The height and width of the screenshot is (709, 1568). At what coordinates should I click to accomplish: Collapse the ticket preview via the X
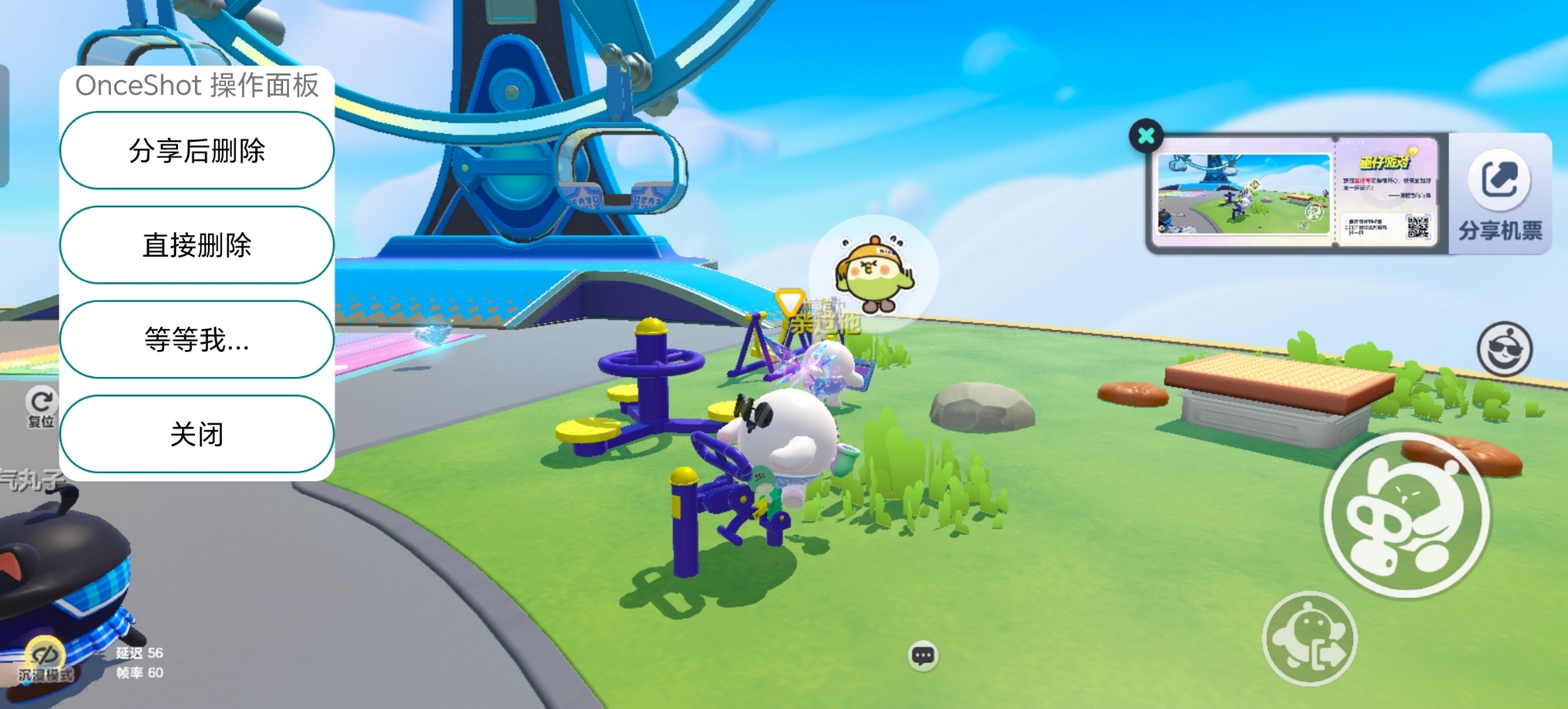pos(1146,135)
